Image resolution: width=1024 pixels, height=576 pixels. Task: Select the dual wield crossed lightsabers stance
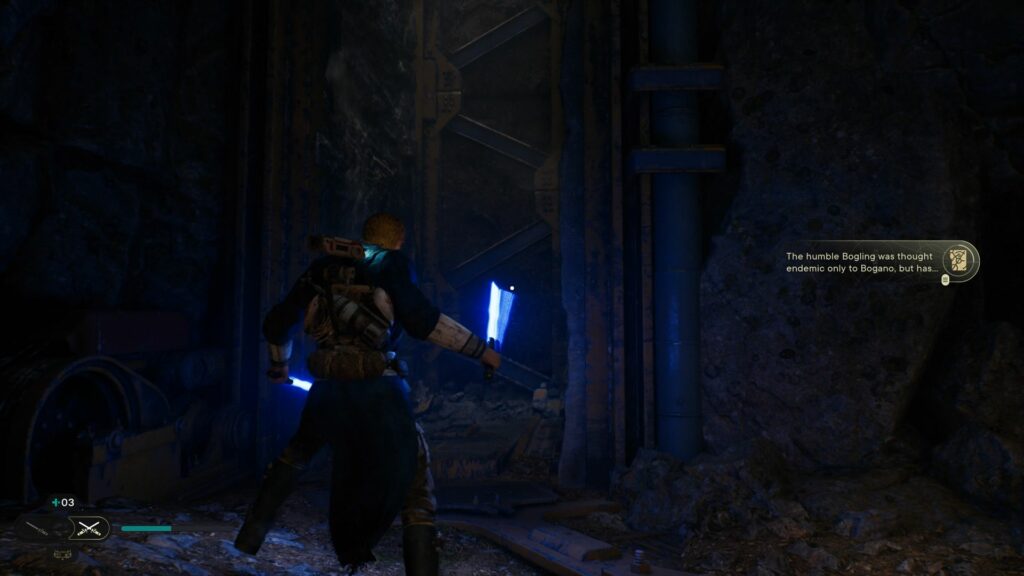[x=90, y=528]
